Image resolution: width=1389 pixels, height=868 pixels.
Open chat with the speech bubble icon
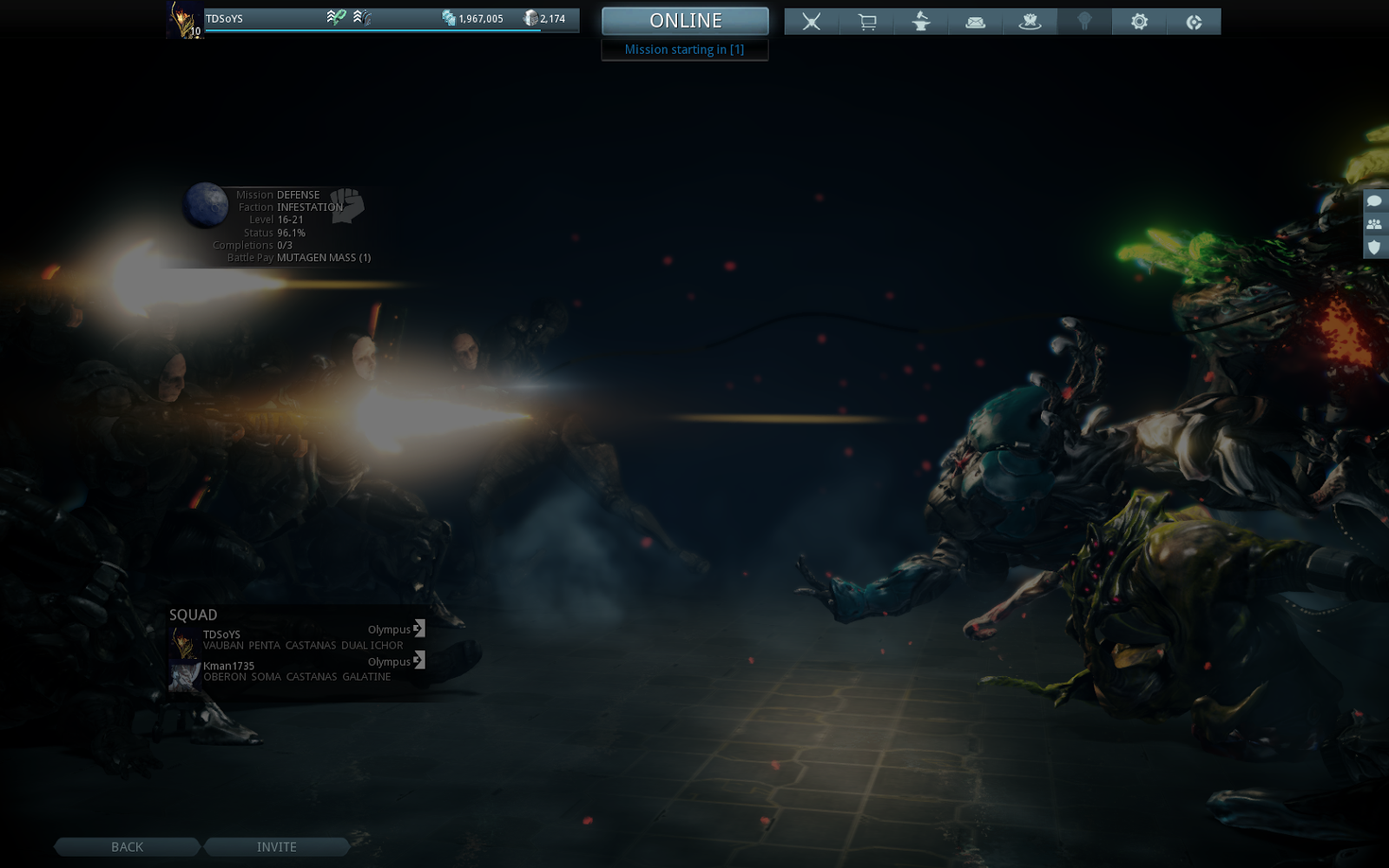pyautogui.click(x=1374, y=201)
